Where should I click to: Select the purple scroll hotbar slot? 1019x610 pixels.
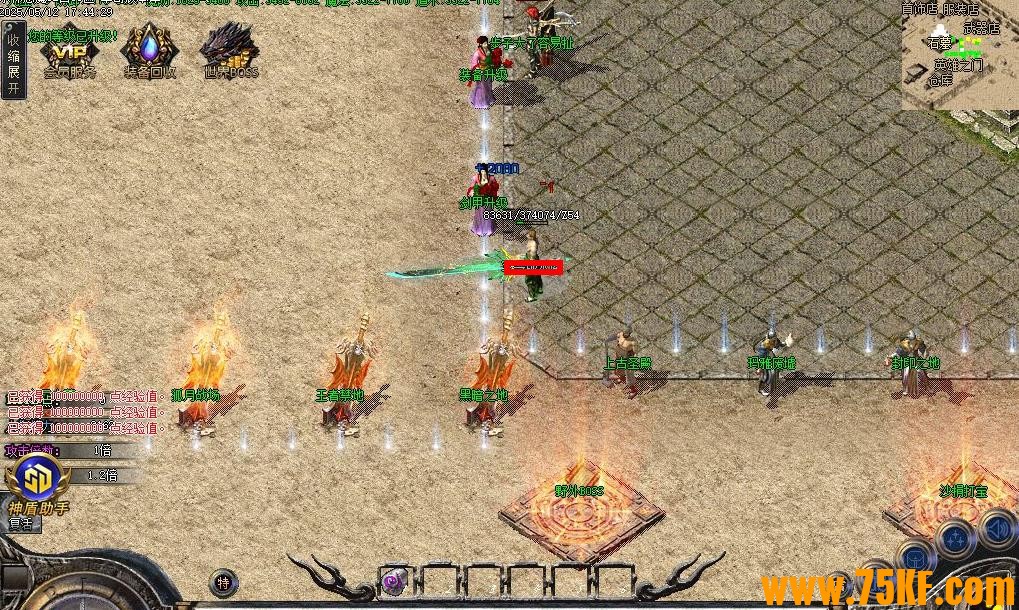pos(395,579)
